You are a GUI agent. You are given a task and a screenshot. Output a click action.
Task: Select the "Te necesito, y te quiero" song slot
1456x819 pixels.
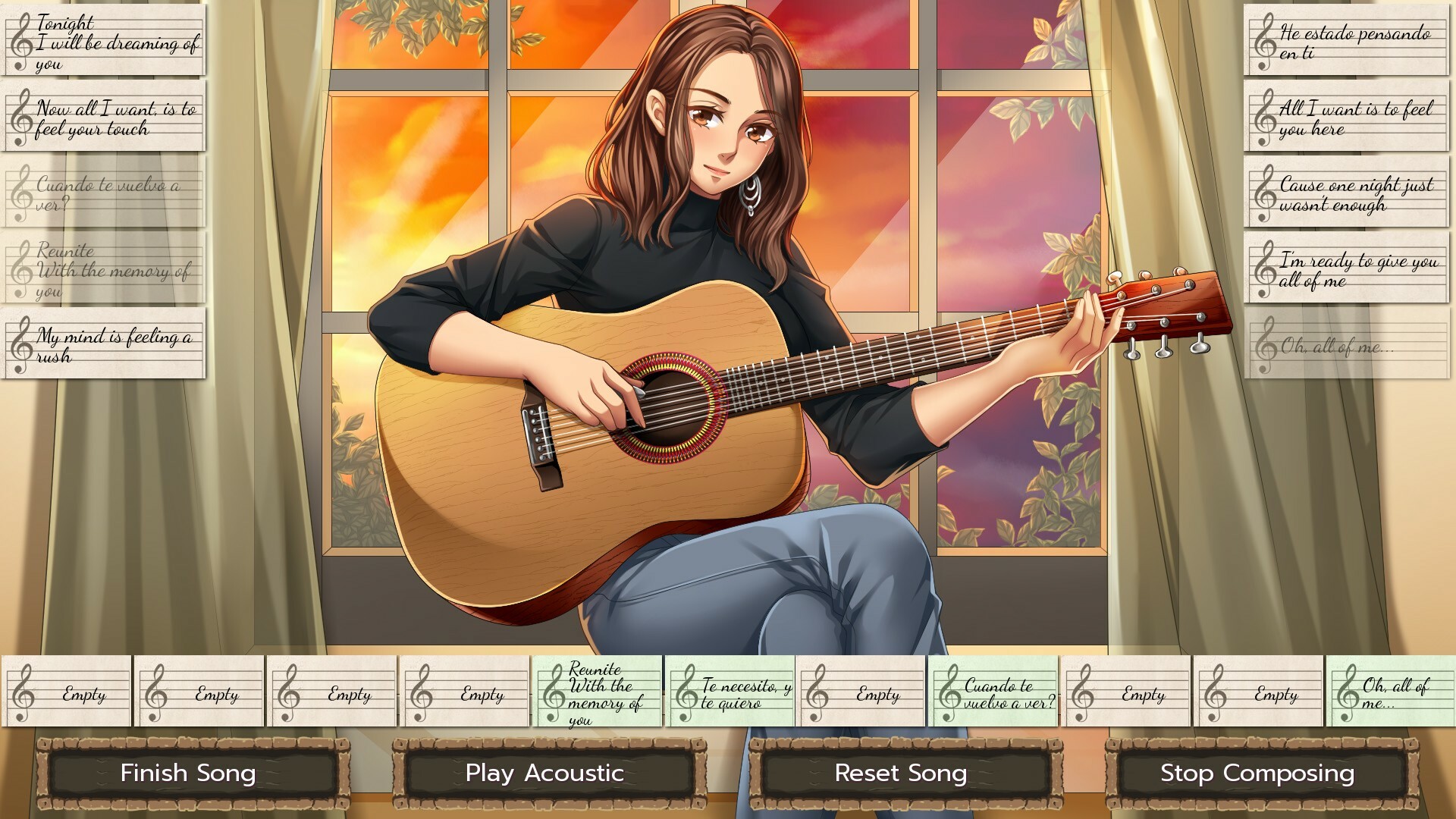[730, 692]
